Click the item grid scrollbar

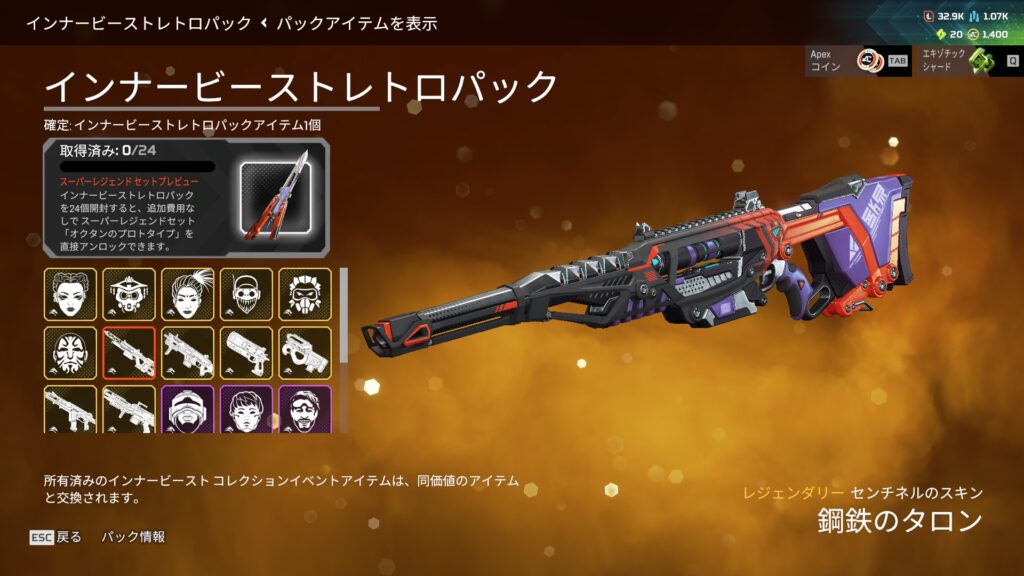click(x=345, y=315)
